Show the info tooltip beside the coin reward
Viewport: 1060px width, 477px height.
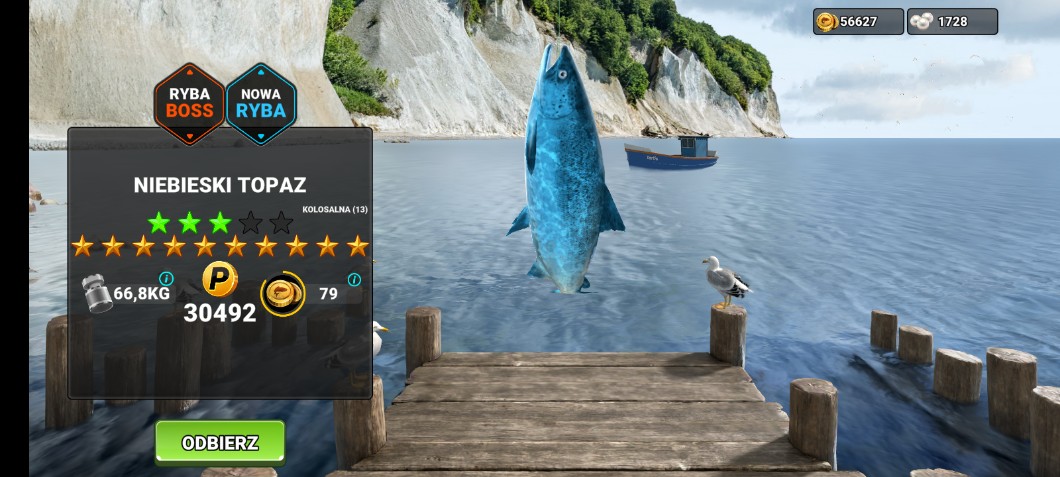pyautogui.click(x=354, y=279)
